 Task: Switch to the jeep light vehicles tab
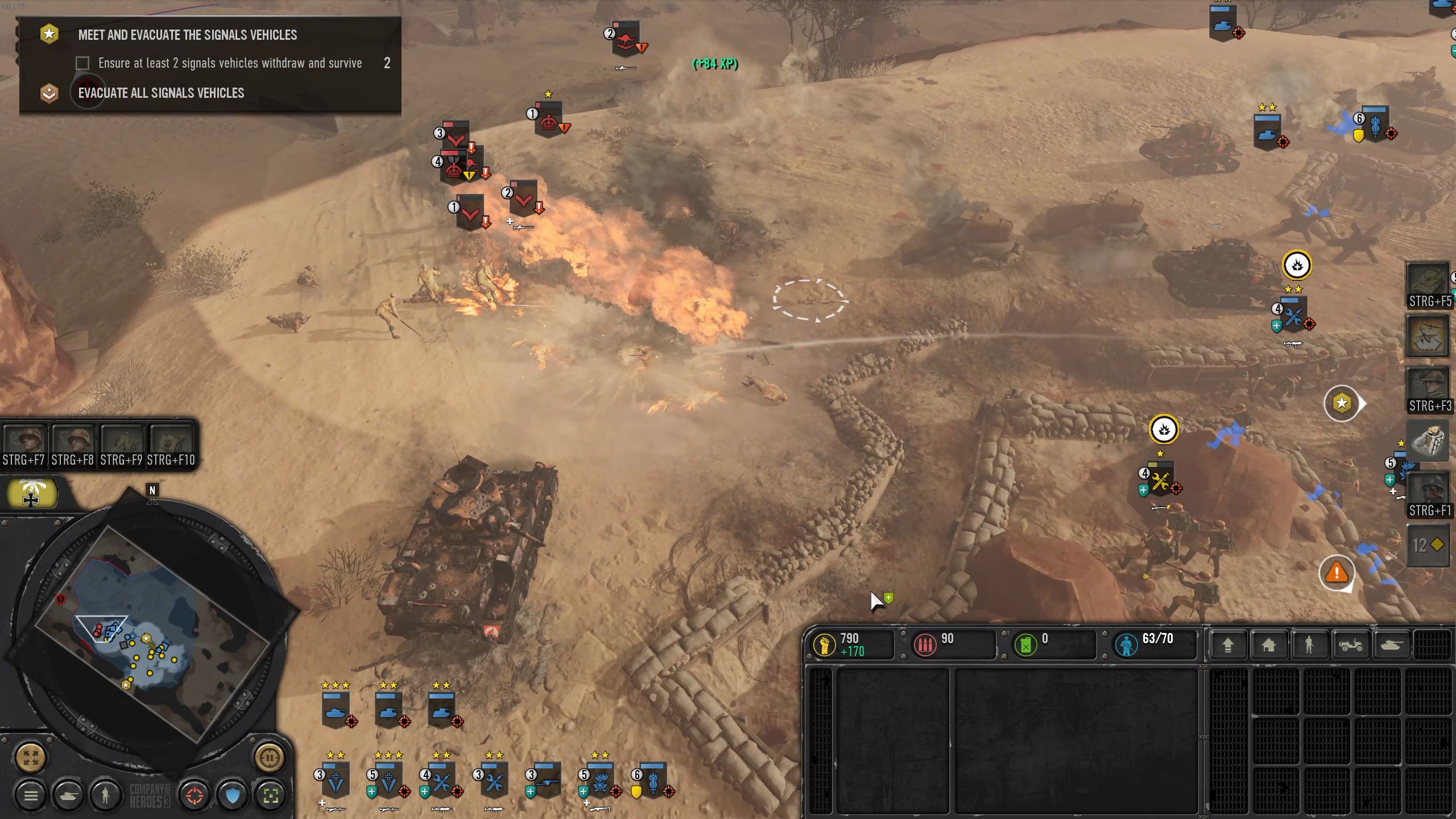pos(1350,644)
